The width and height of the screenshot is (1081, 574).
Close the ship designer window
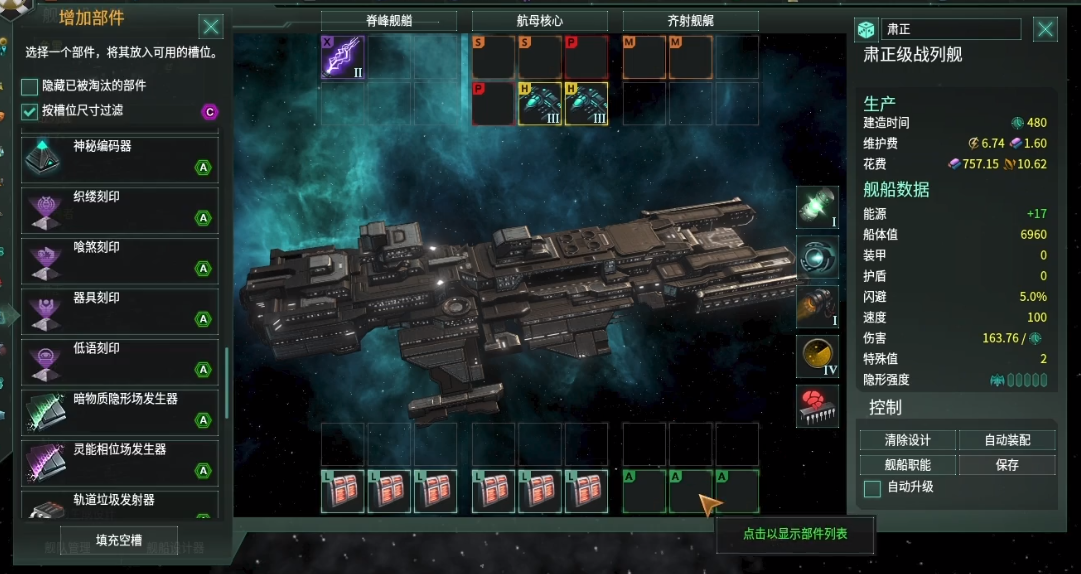tap(1045, 29)
